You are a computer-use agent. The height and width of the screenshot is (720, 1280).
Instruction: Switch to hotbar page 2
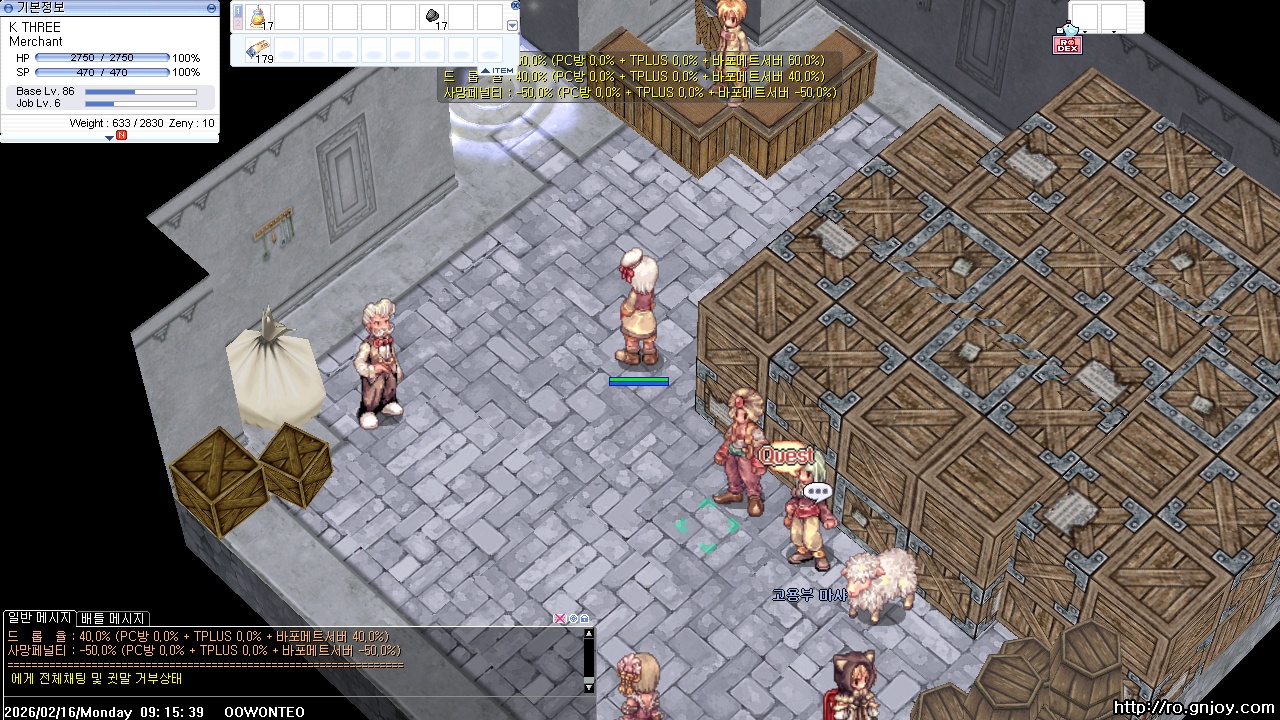[238, 24]
